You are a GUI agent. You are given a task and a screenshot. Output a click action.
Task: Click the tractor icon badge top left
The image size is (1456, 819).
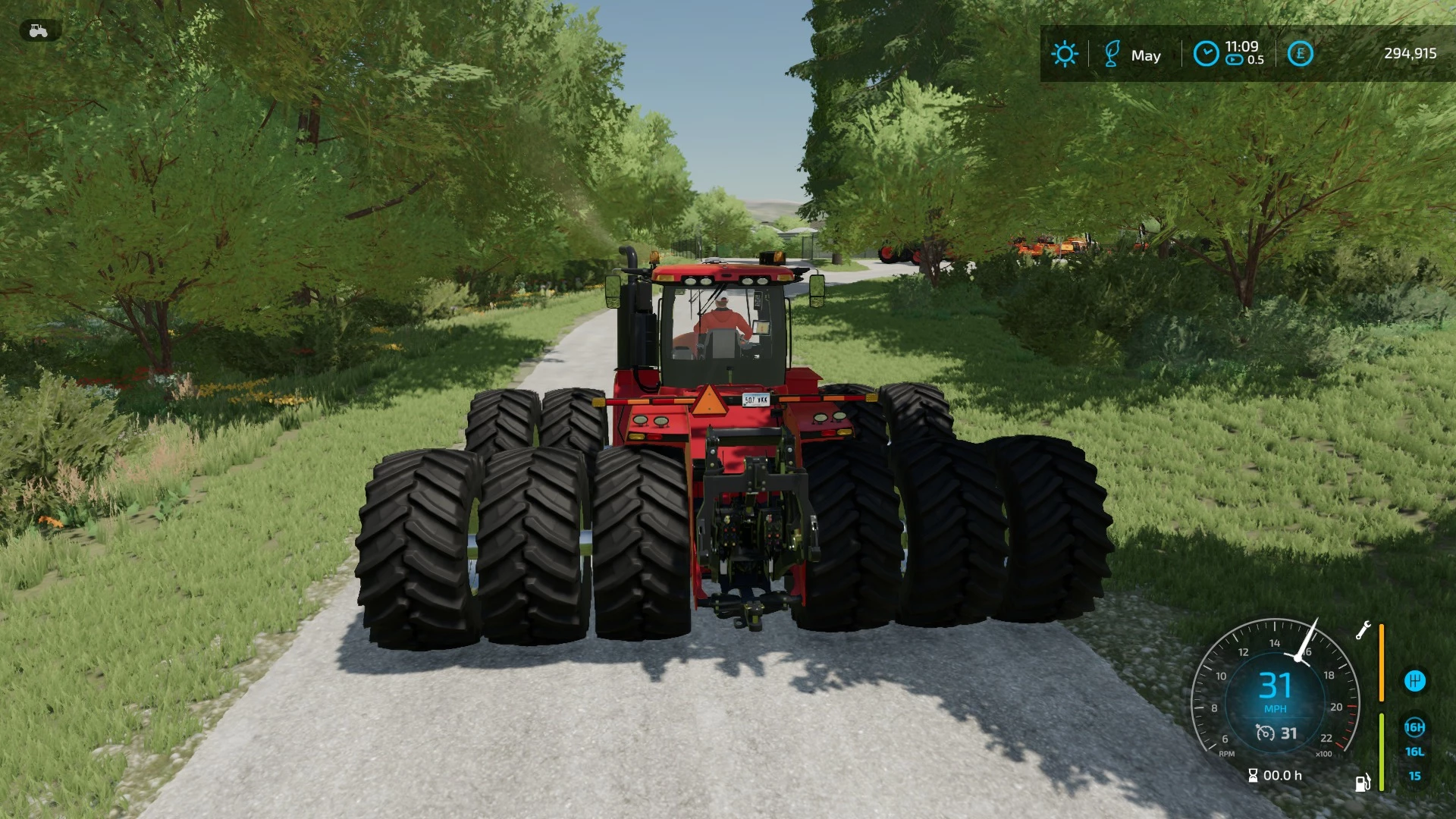37,30
